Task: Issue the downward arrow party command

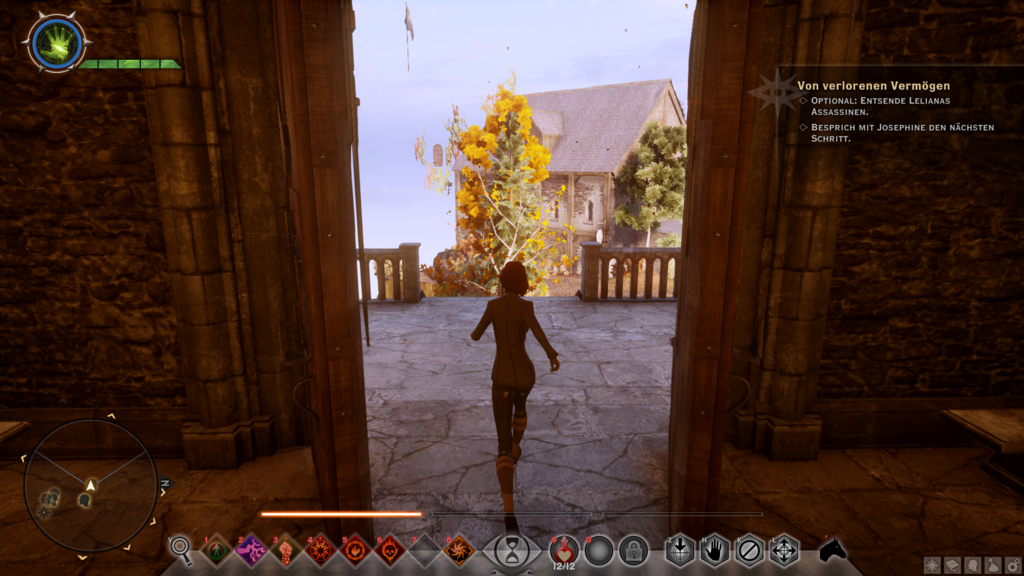Action: click(x=680, y=549)
